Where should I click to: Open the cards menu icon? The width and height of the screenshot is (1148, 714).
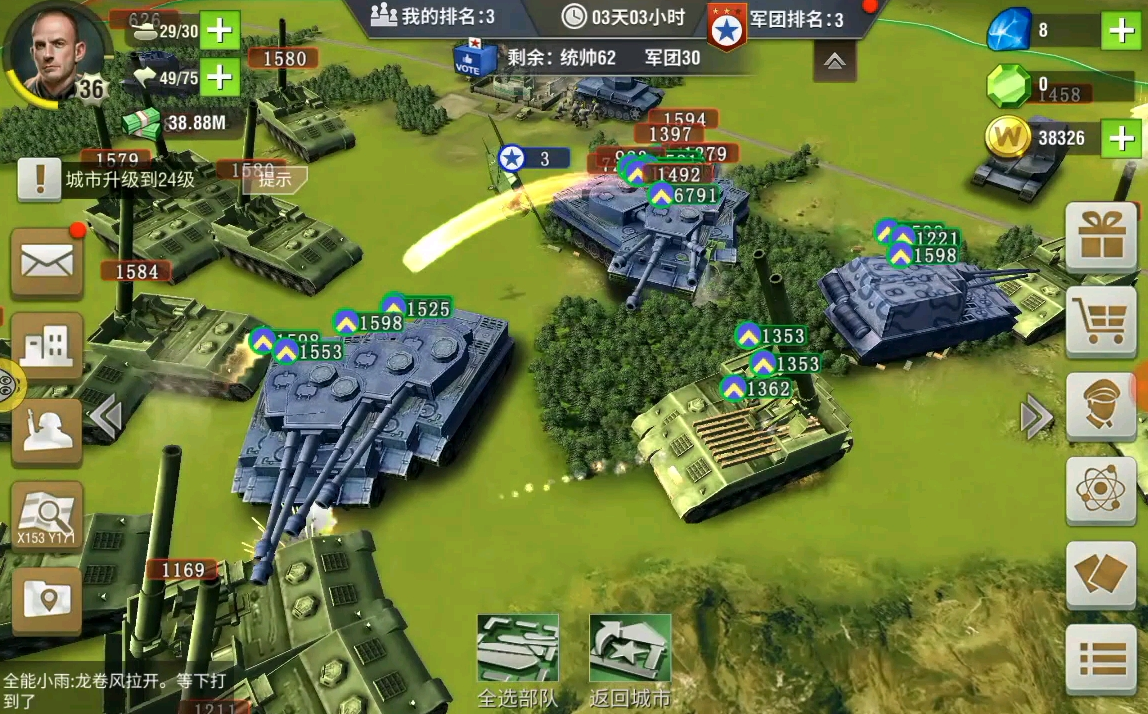tap(1100, 575)
